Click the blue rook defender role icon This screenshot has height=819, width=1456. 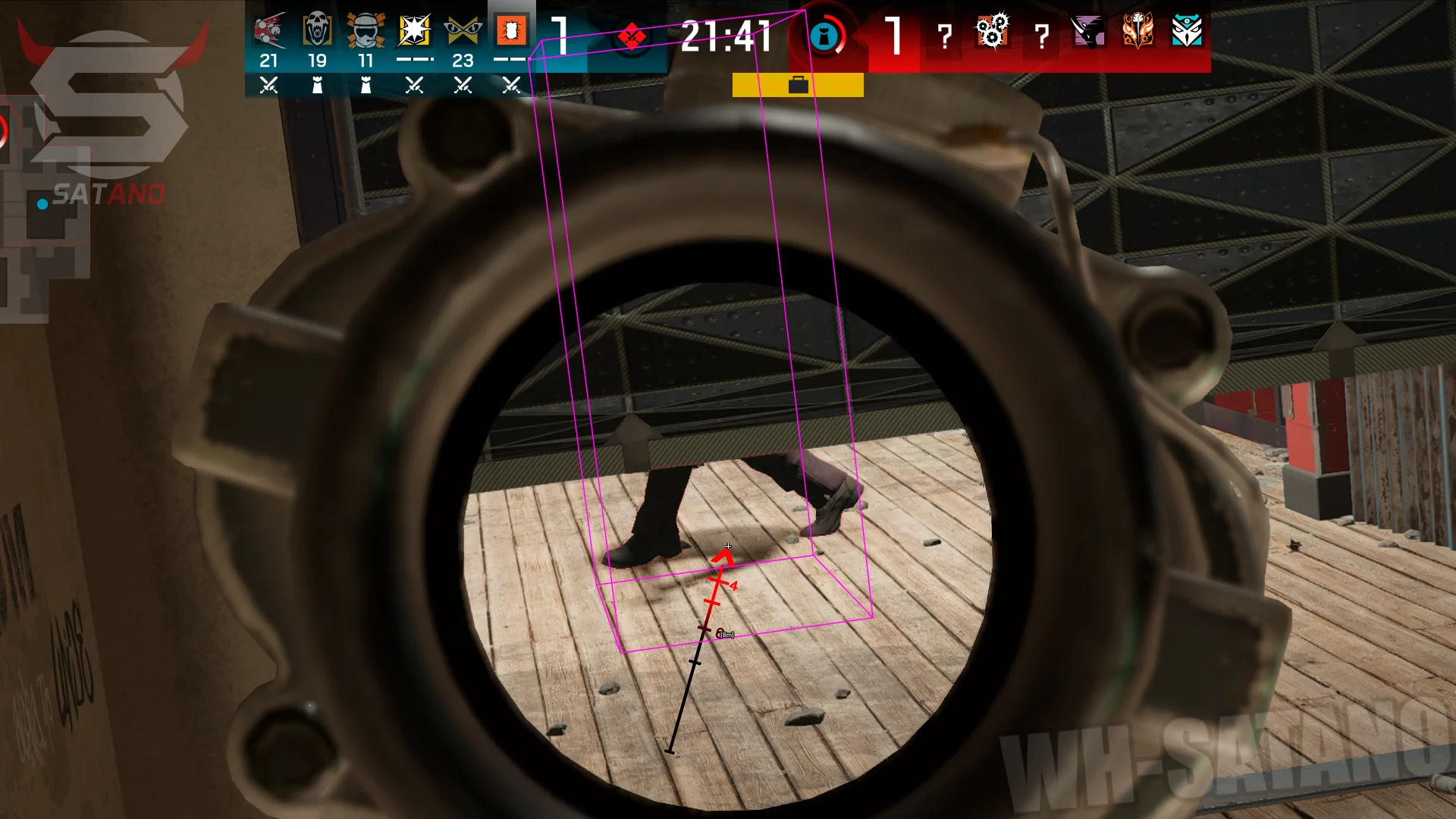(x=825, y=36)
